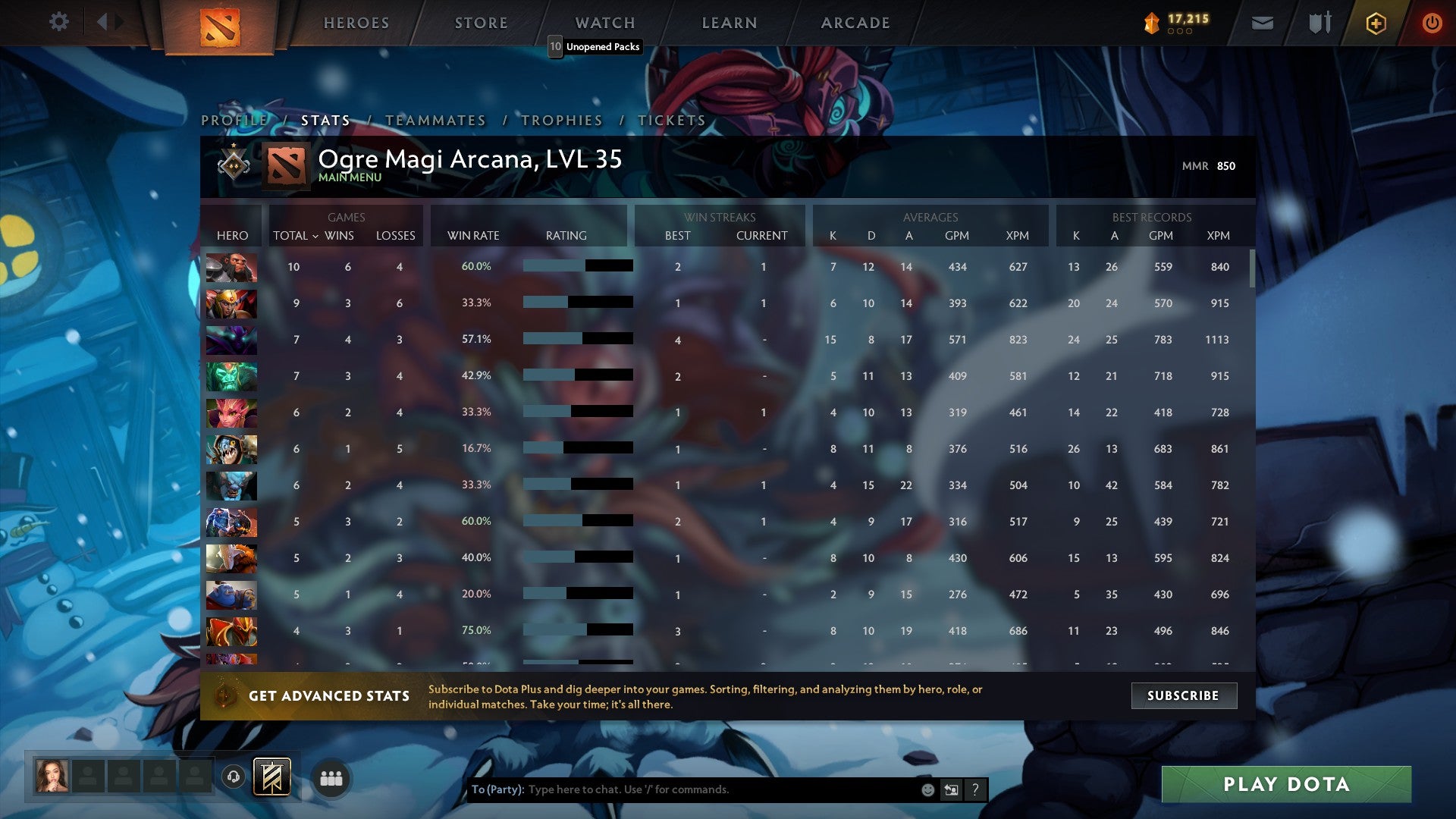Open the friends list icon

[x=330, y=777]
